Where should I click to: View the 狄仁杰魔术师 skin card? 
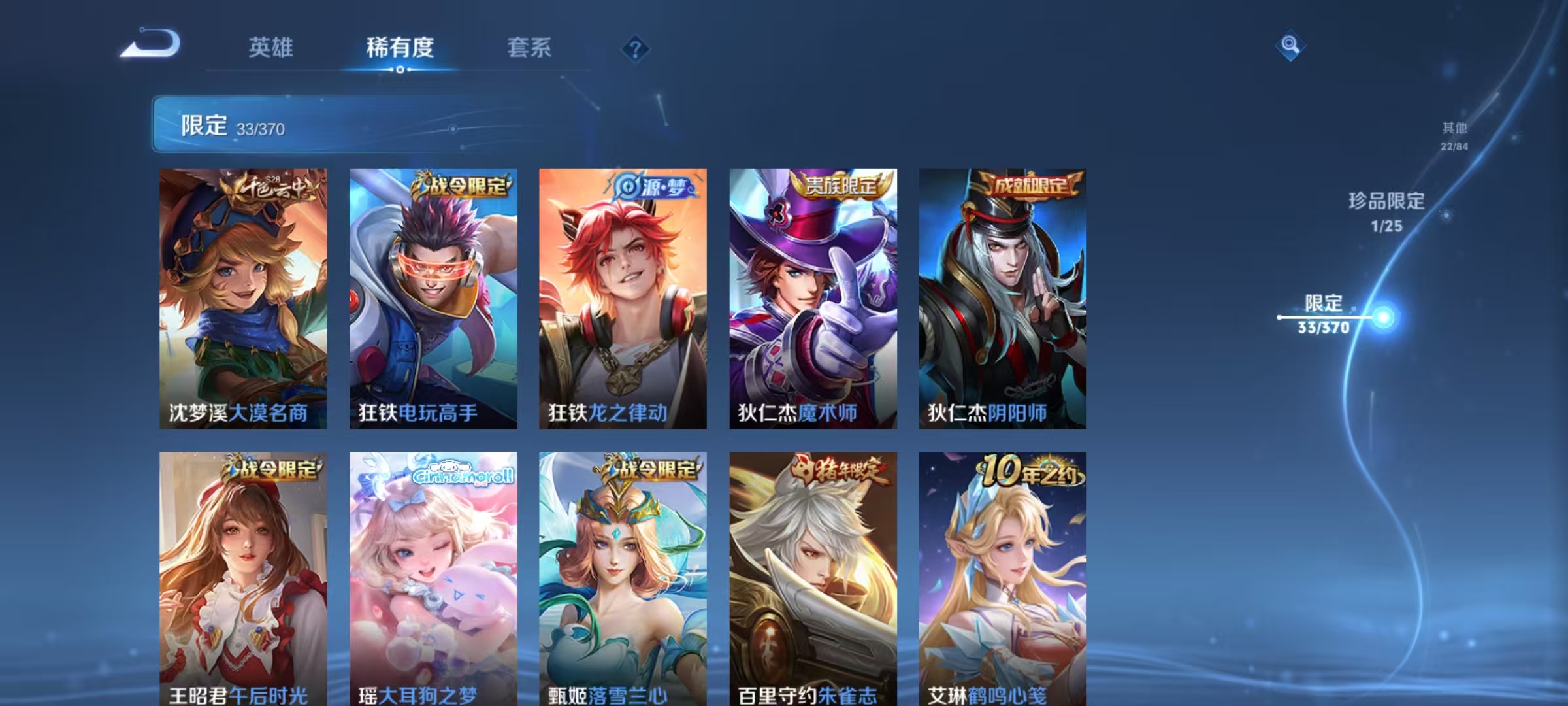pyautogui.click(x=810, y=294)
